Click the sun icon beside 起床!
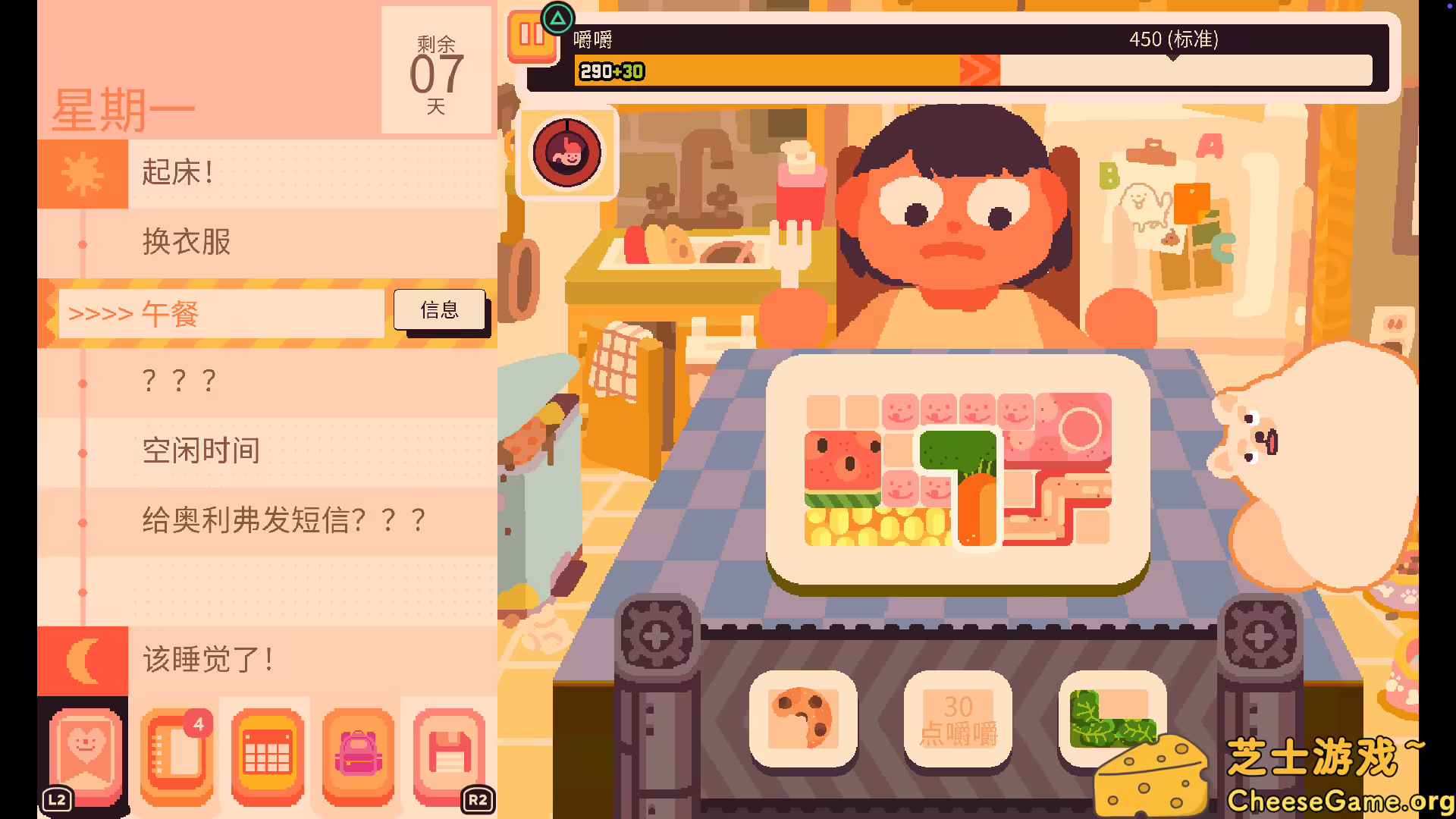The image size is (1456, 819). (83, 173)
